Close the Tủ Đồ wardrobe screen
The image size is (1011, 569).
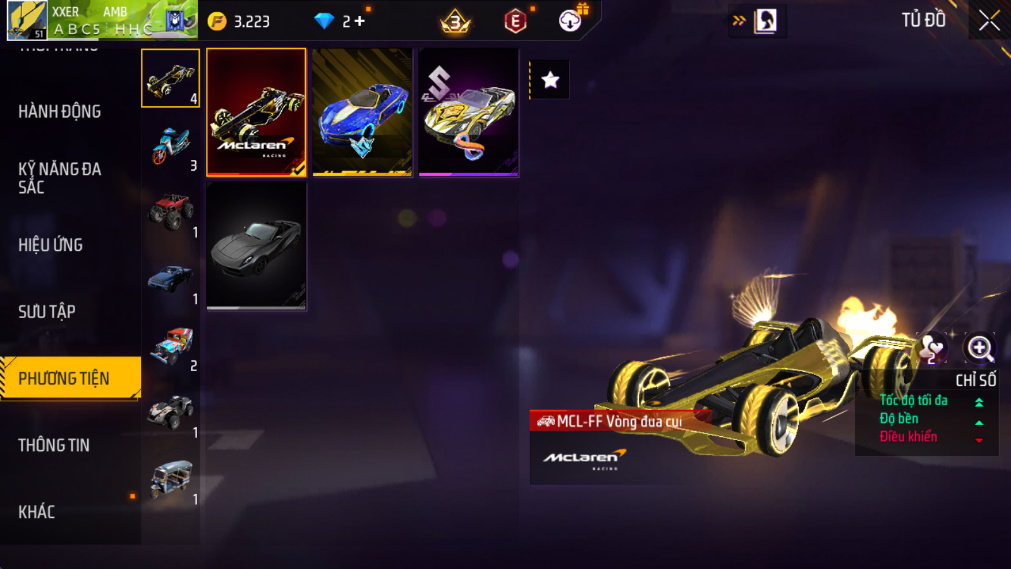click(x=989, y=21)
